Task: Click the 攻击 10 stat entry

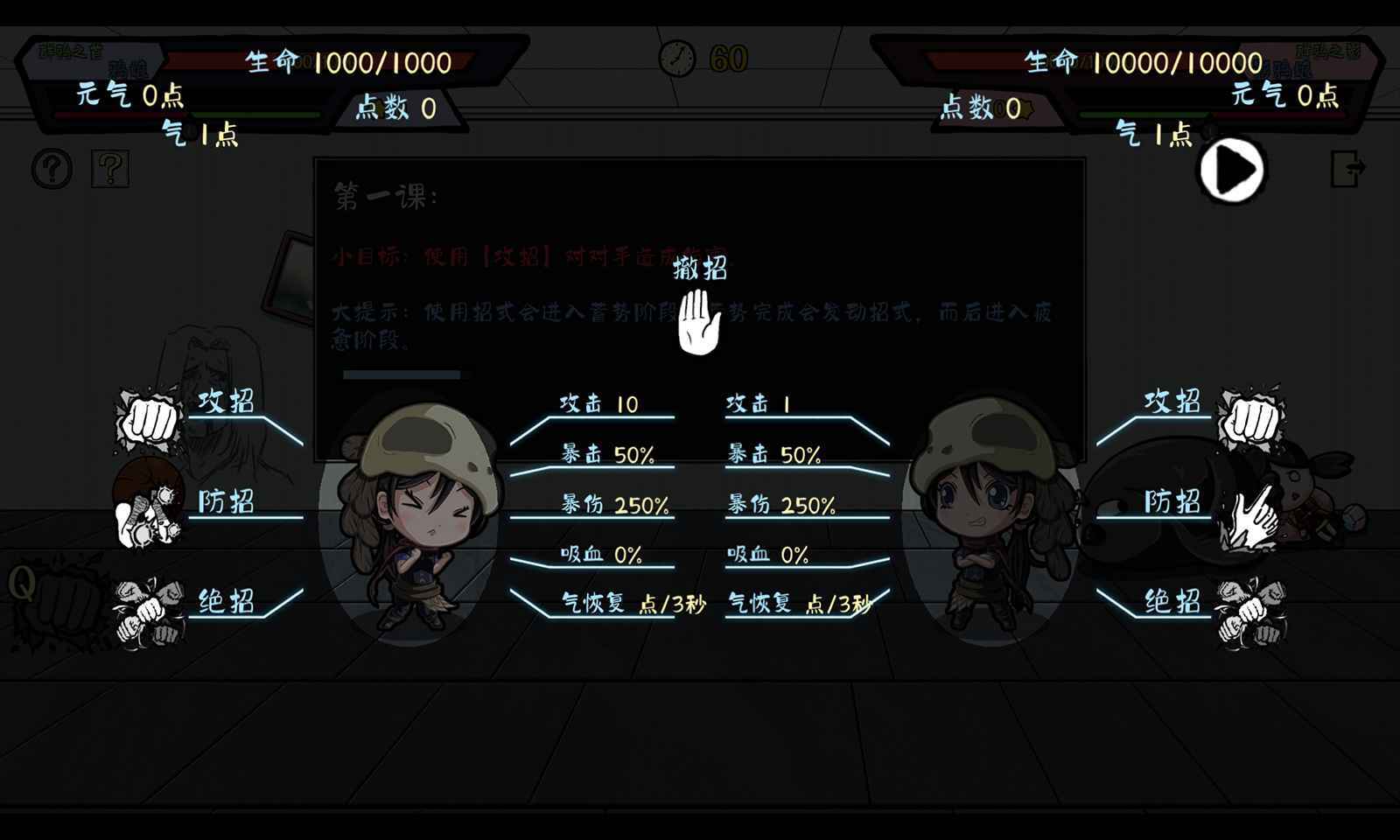Action: (x=598, y=404)
